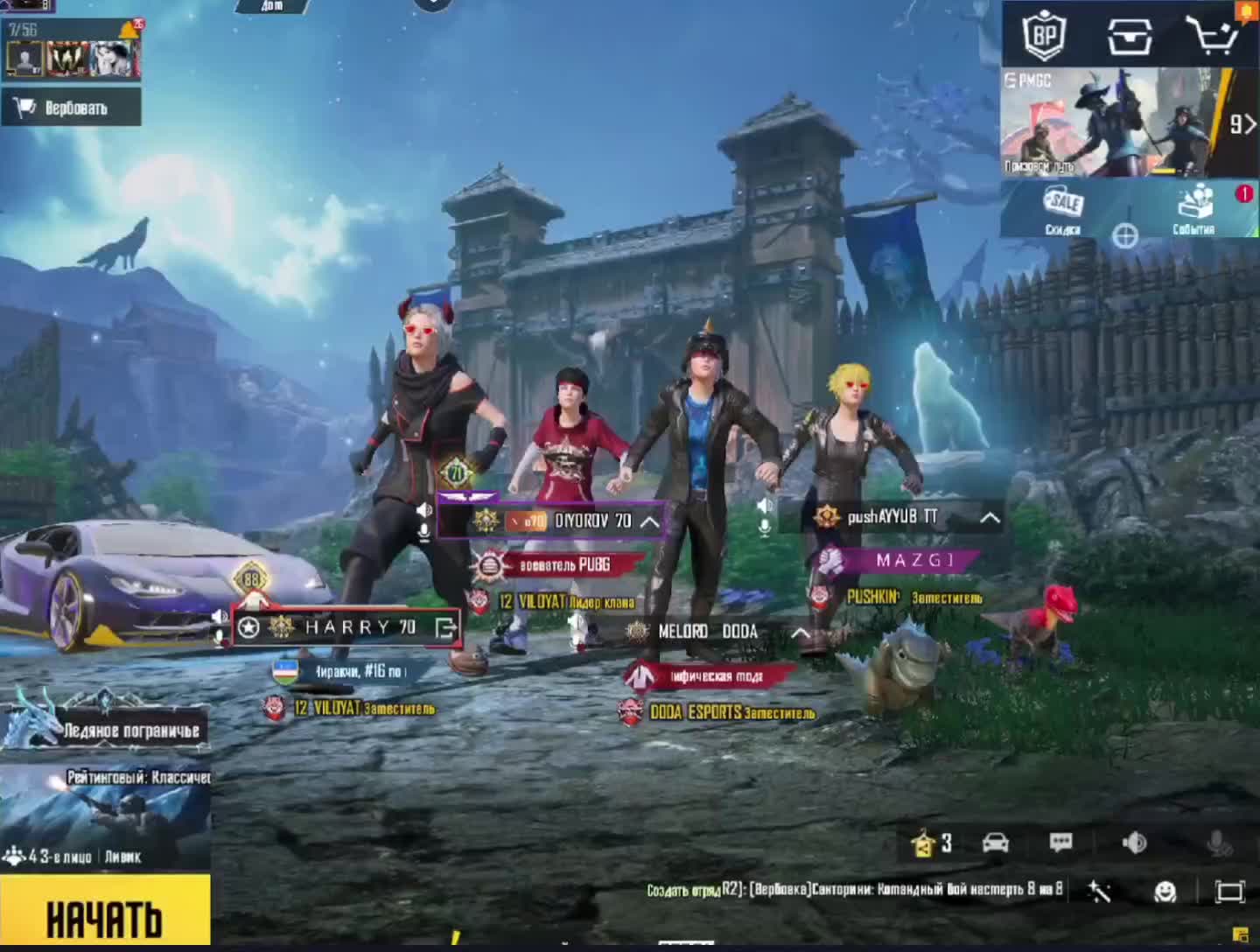The image size is (1260, 952).
Task: Toggle the microphone icon
Action: pyautogui.click(x=1217, y=843)
